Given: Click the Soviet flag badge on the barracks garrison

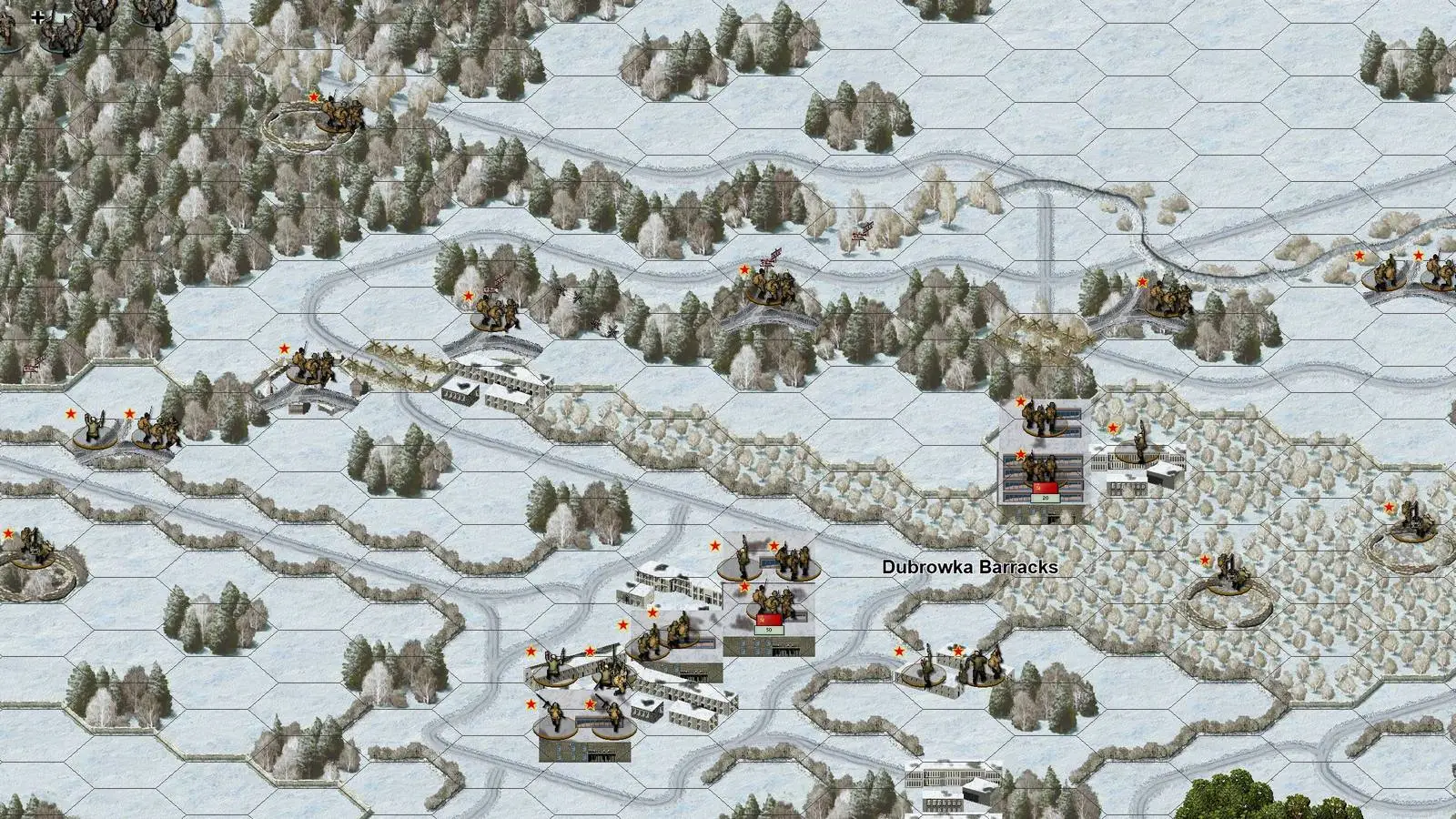Looking at the screenshot, I should click(1044, 490).
